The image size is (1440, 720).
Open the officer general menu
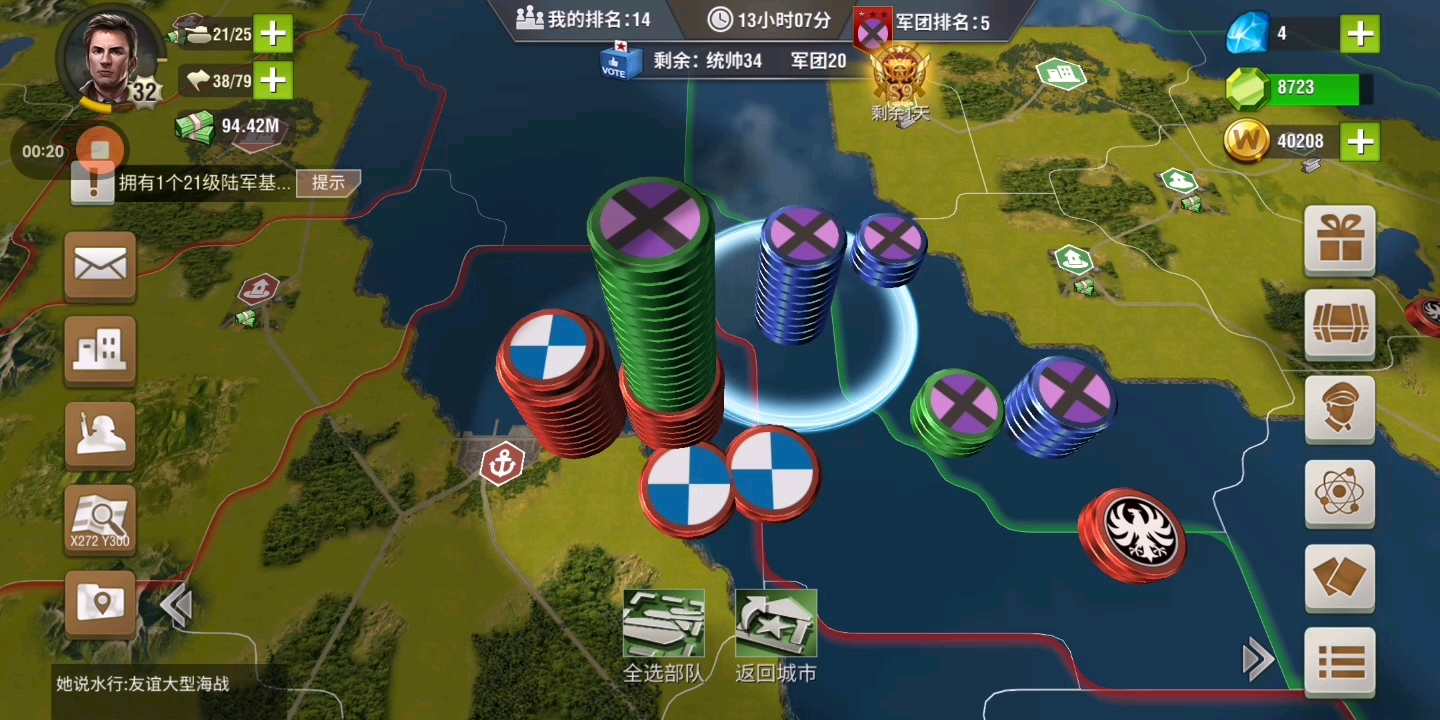(x=1340, y=409)
